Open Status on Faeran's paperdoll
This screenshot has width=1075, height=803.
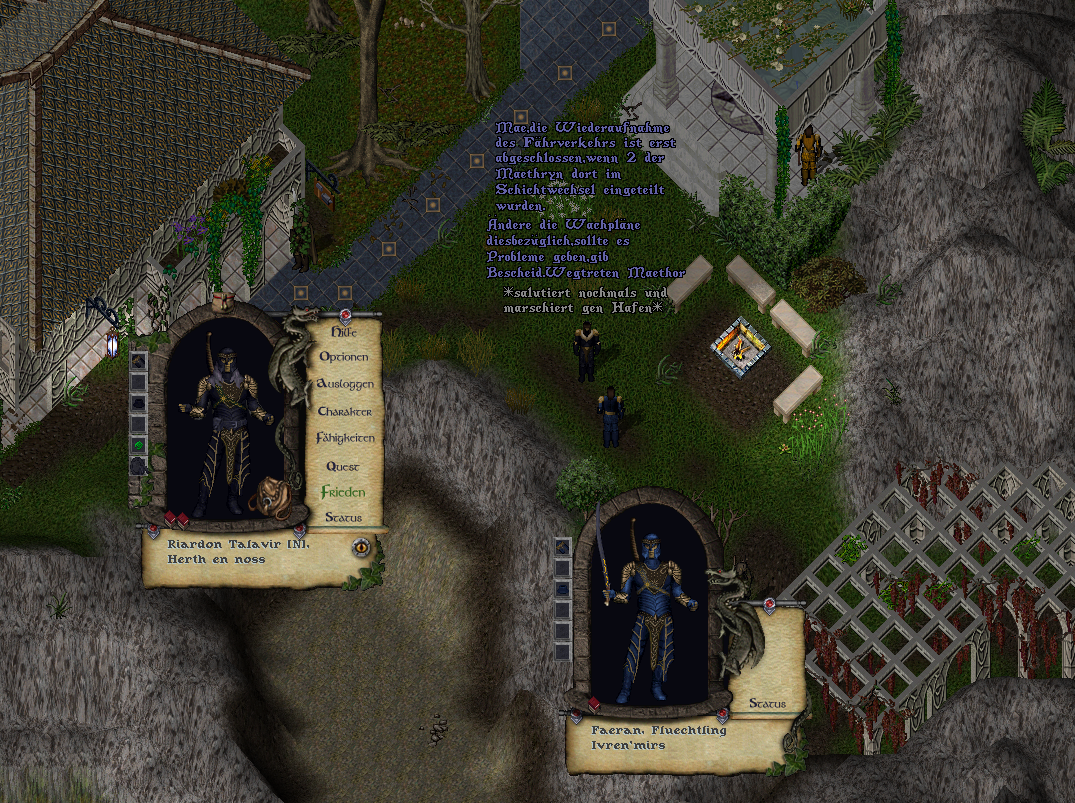[767, 704]
